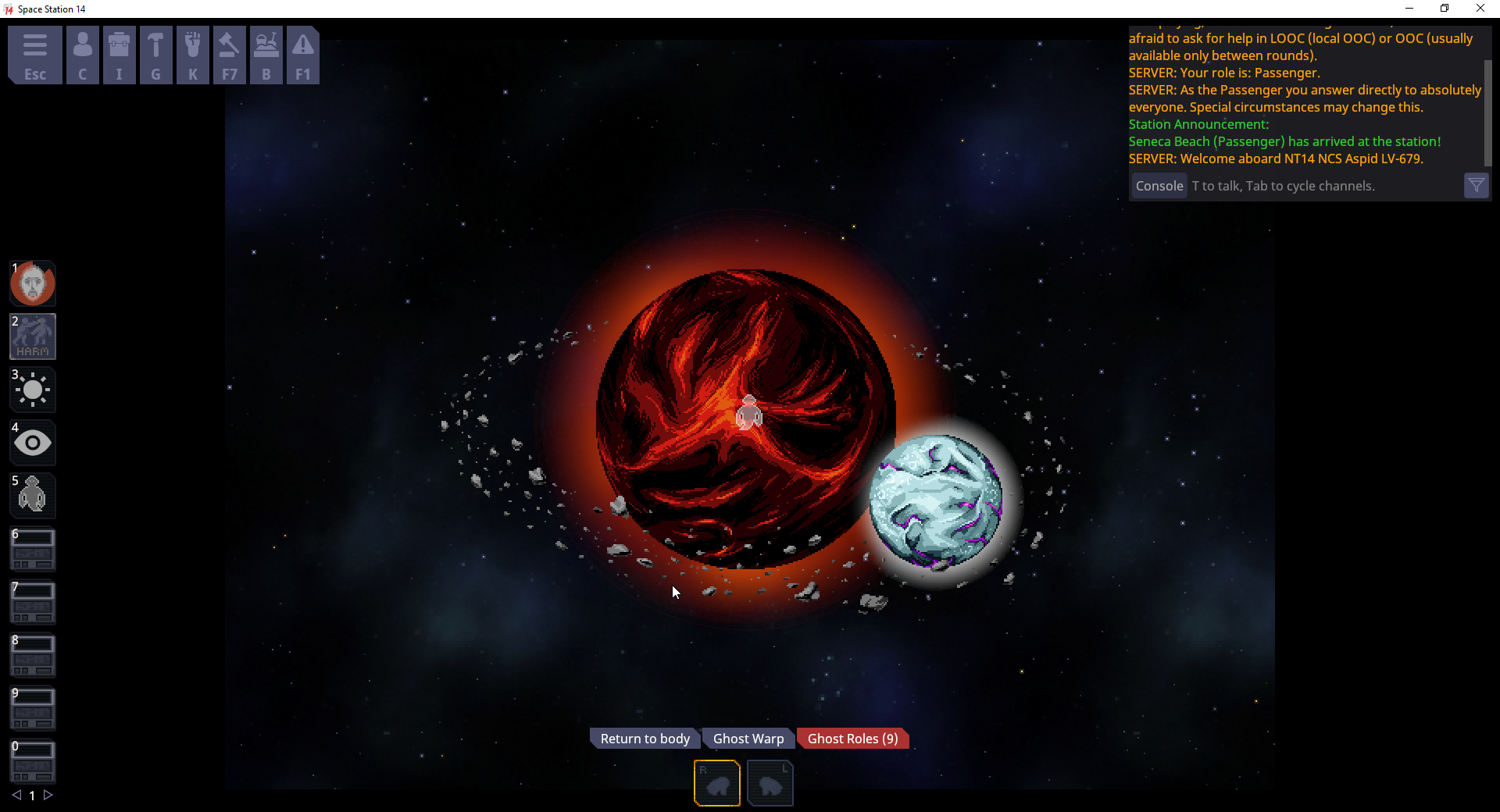Select the active right hand slot

pos(716,782)
